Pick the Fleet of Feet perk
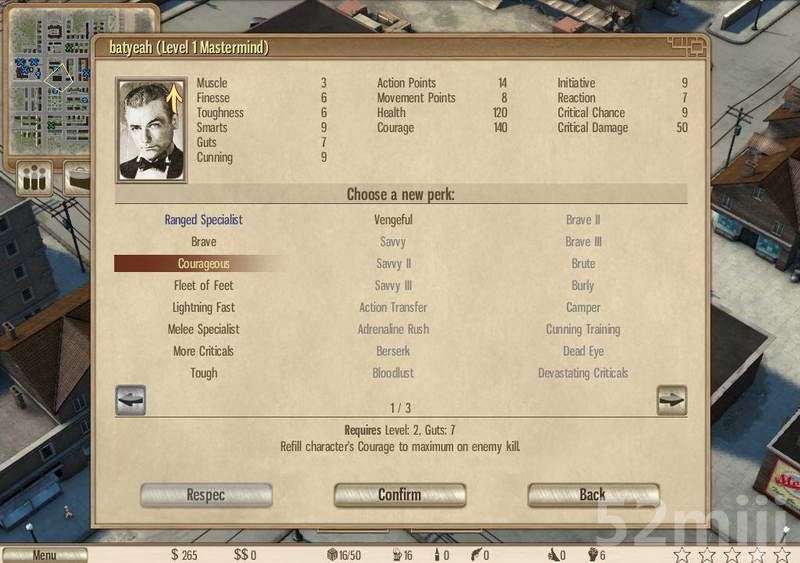The width and height of the screenshot is (800, 563). coord(203,286)
